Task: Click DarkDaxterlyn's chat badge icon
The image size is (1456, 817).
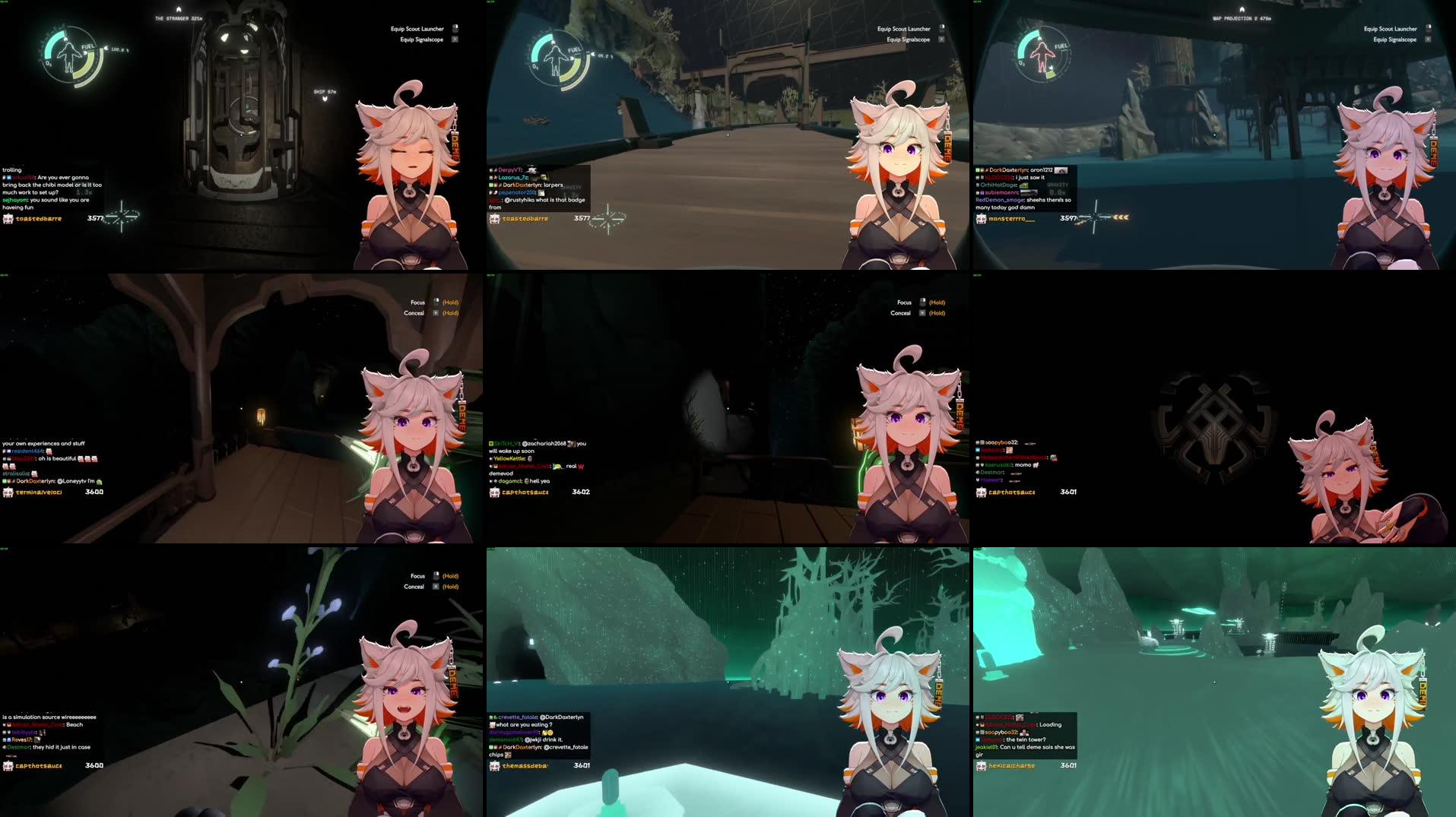Action: pos(495,185)
